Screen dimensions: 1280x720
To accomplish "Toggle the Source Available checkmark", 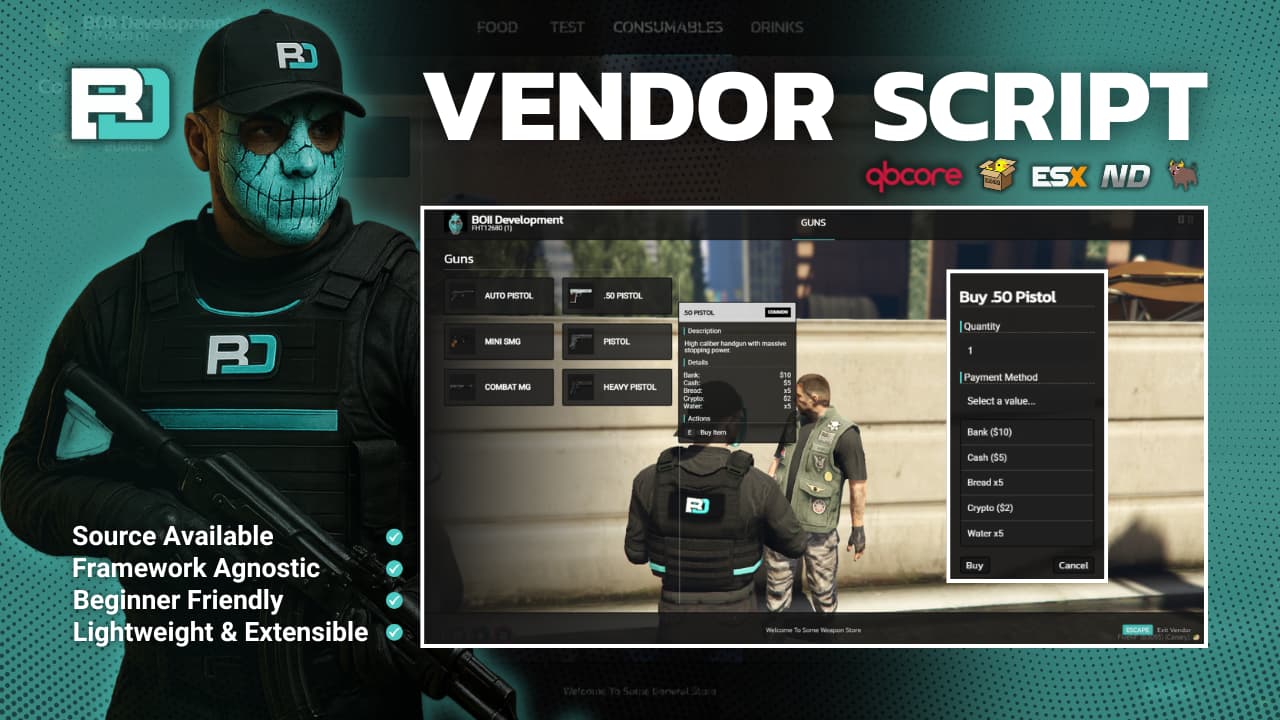I will pyautogui.click(x=392, y=536).
